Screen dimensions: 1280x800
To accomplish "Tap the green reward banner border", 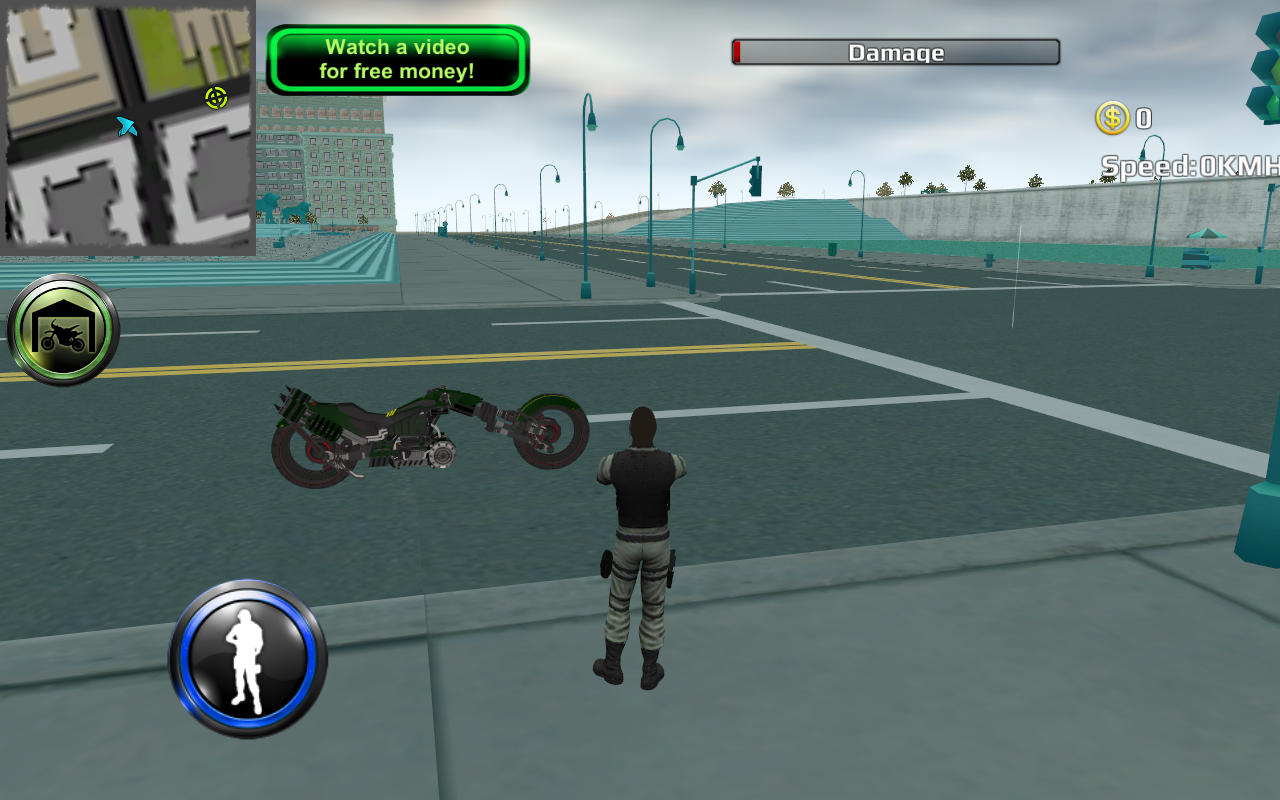I will click(396, 25).
